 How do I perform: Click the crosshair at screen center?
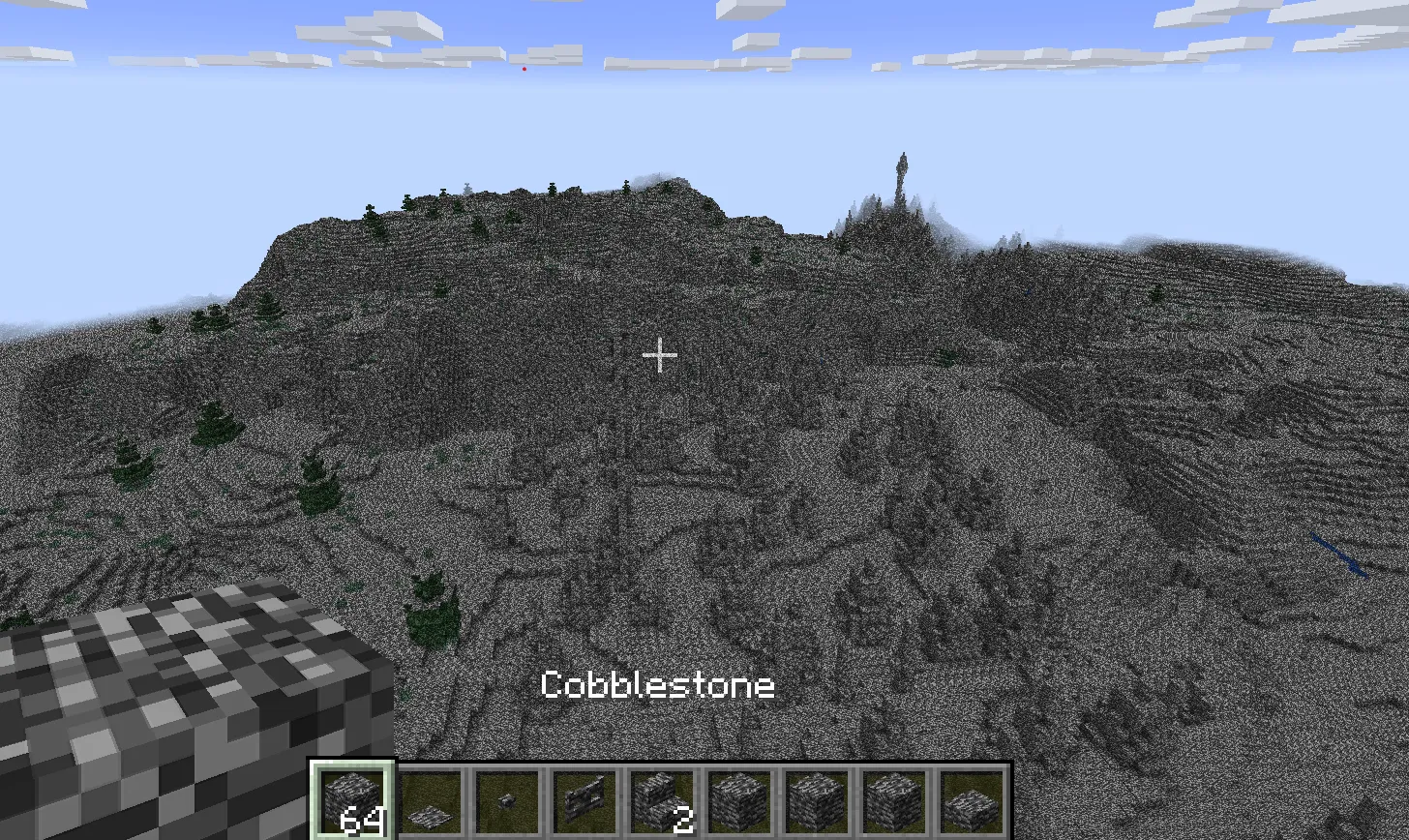pos(659,356)
